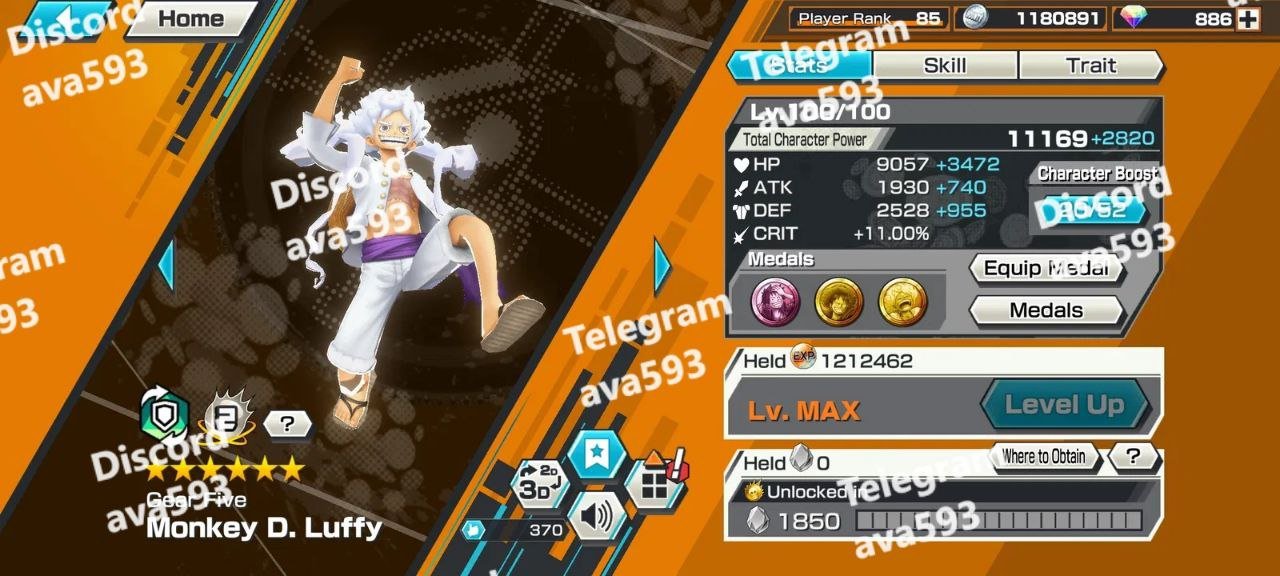The image size is (1280, 576).
Task: Click the Equip Medal button
Action: point(1046,268)
